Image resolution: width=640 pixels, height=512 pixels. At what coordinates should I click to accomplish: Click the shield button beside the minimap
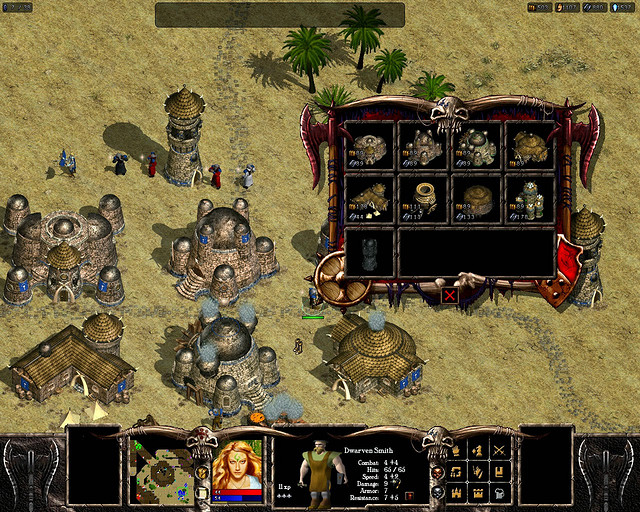coord(202,471)
